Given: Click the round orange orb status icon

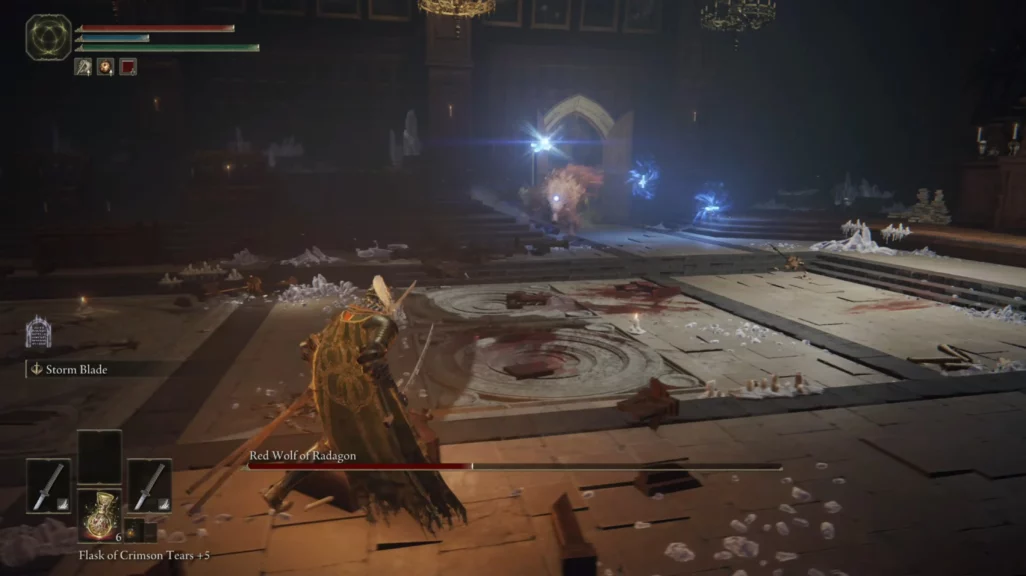Looking at the screenshot, I should pos(105,67).
